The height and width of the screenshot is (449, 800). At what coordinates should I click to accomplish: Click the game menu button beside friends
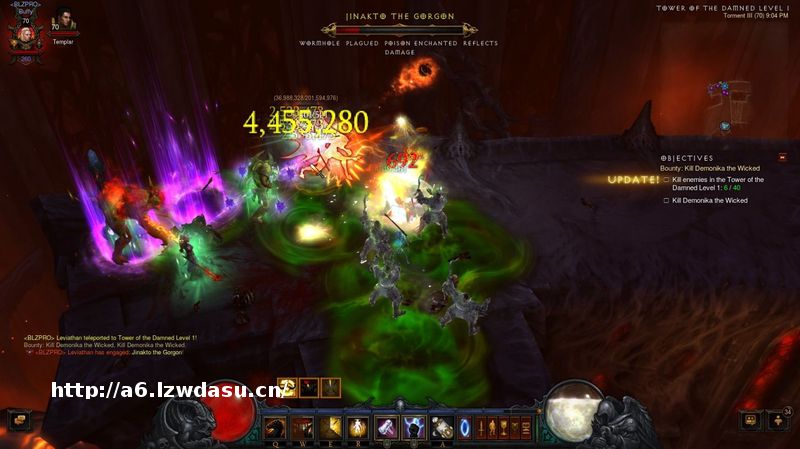coord(778,420)
